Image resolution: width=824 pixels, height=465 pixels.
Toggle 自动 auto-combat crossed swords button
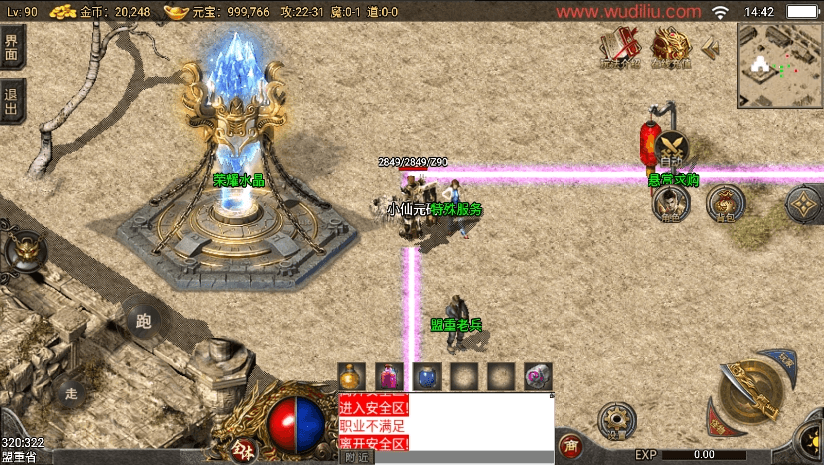click(x=672, y=150)
